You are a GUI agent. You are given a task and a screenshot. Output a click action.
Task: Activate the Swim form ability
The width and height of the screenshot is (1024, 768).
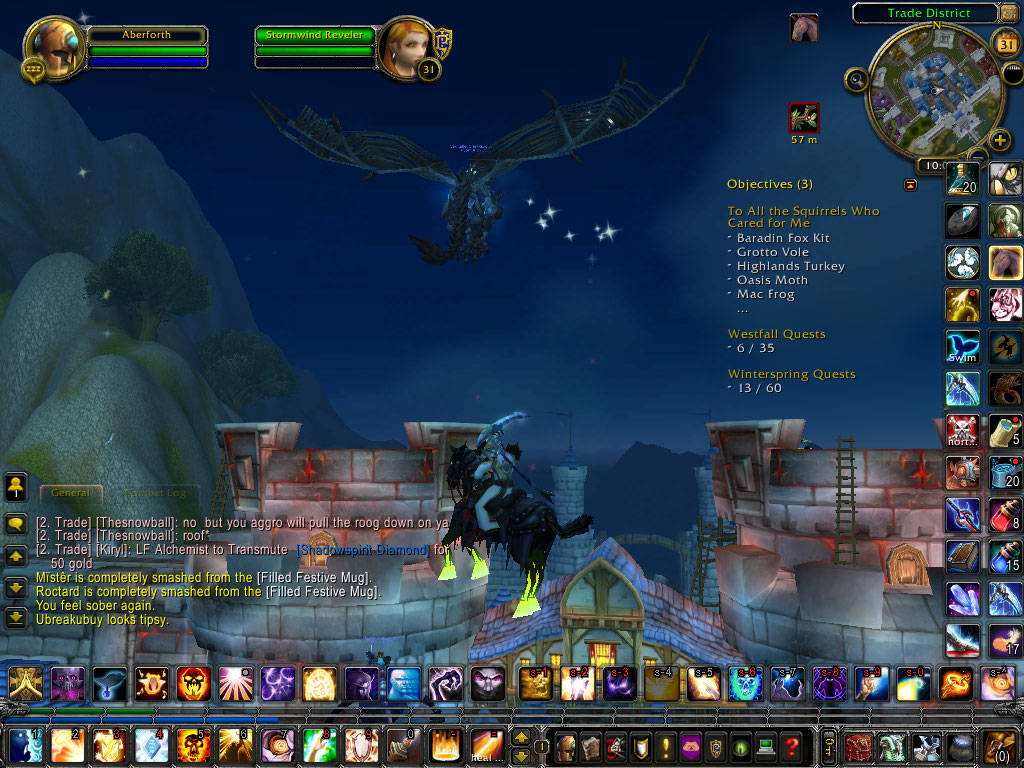(x=963, y=346)
